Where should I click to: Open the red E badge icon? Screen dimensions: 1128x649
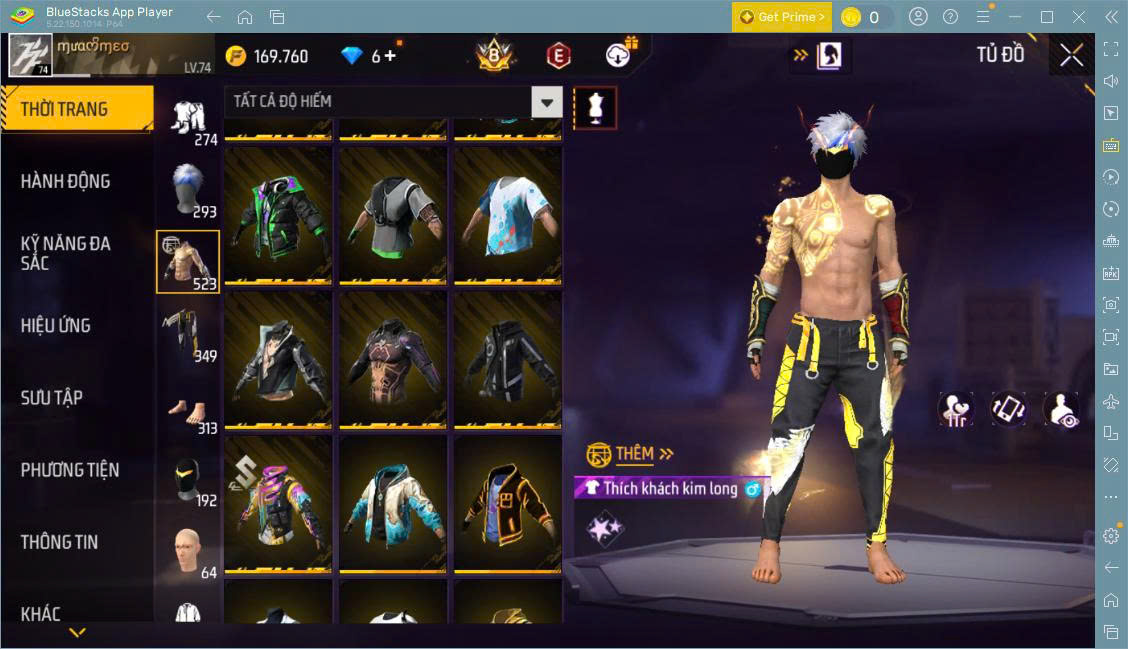click(x=558, y=56)
